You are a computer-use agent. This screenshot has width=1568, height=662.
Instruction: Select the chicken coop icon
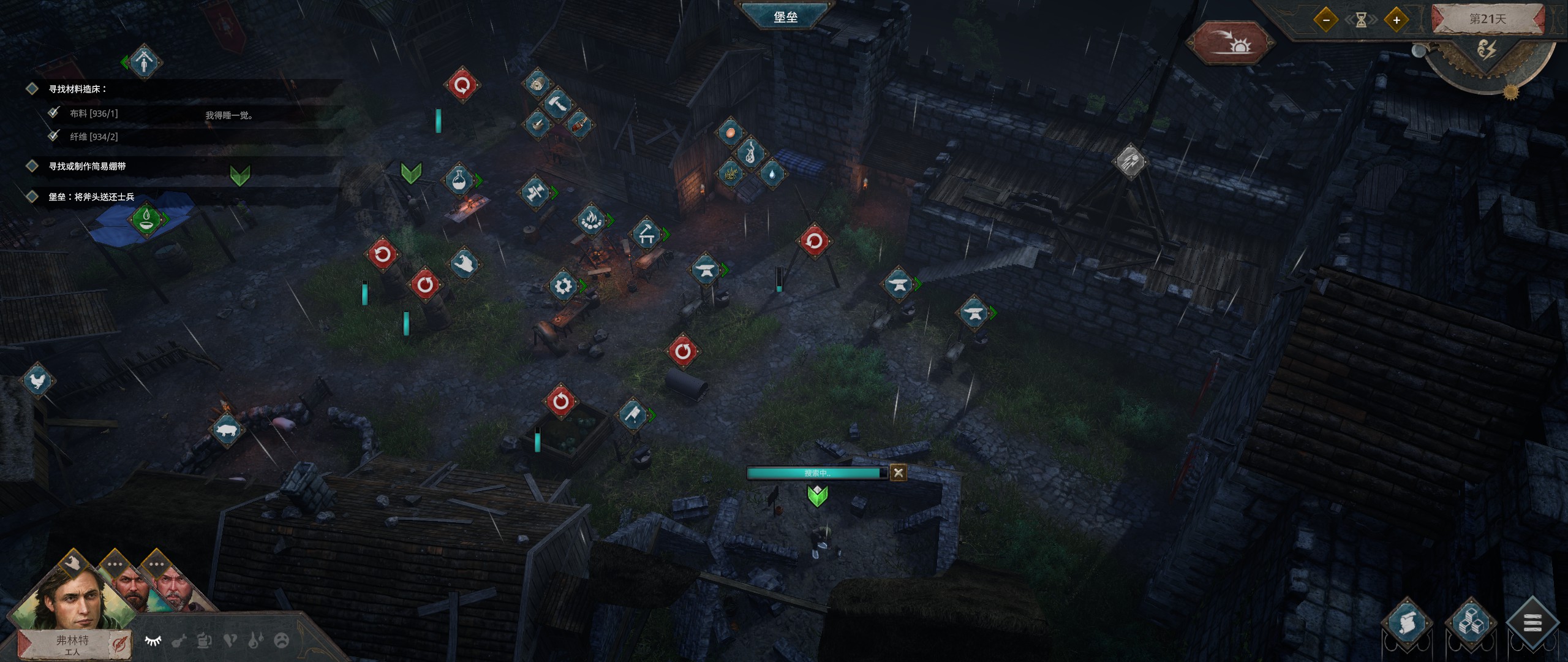coord(38,381)
